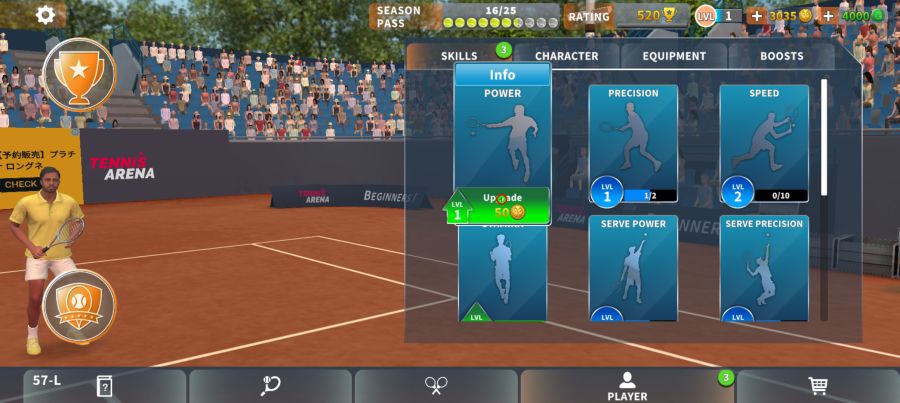Open the trophy star button
Screen dimensions: 900x403
point(78,72)
